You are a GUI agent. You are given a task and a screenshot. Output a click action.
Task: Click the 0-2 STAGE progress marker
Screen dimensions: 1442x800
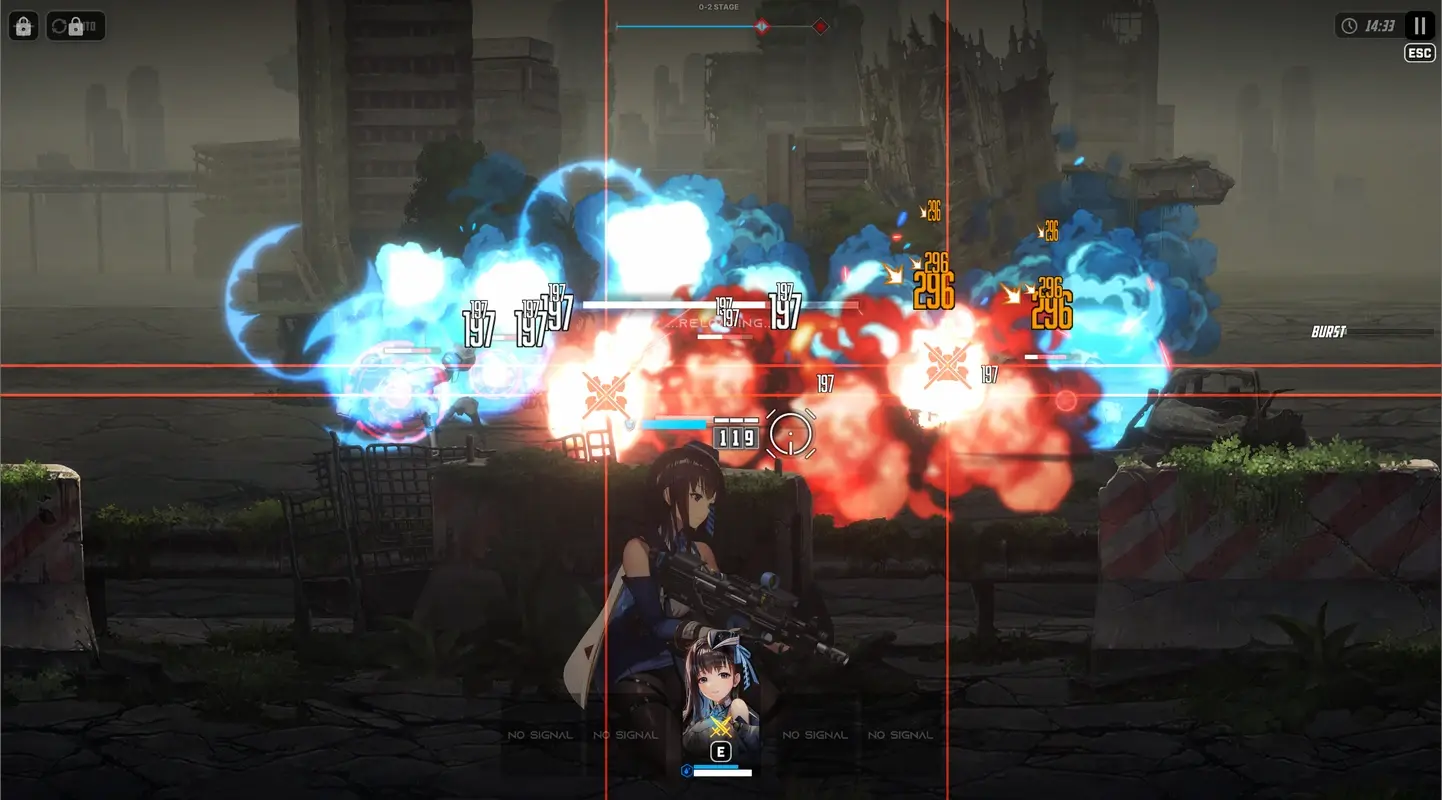pyautogui.click(x=763, y=26)
